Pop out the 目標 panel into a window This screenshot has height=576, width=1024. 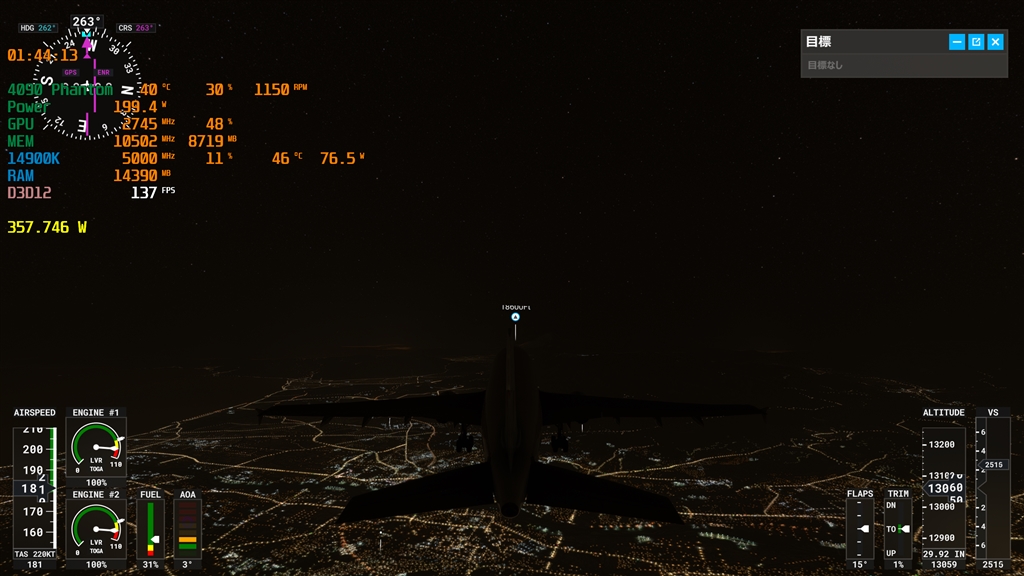point(976,42)
